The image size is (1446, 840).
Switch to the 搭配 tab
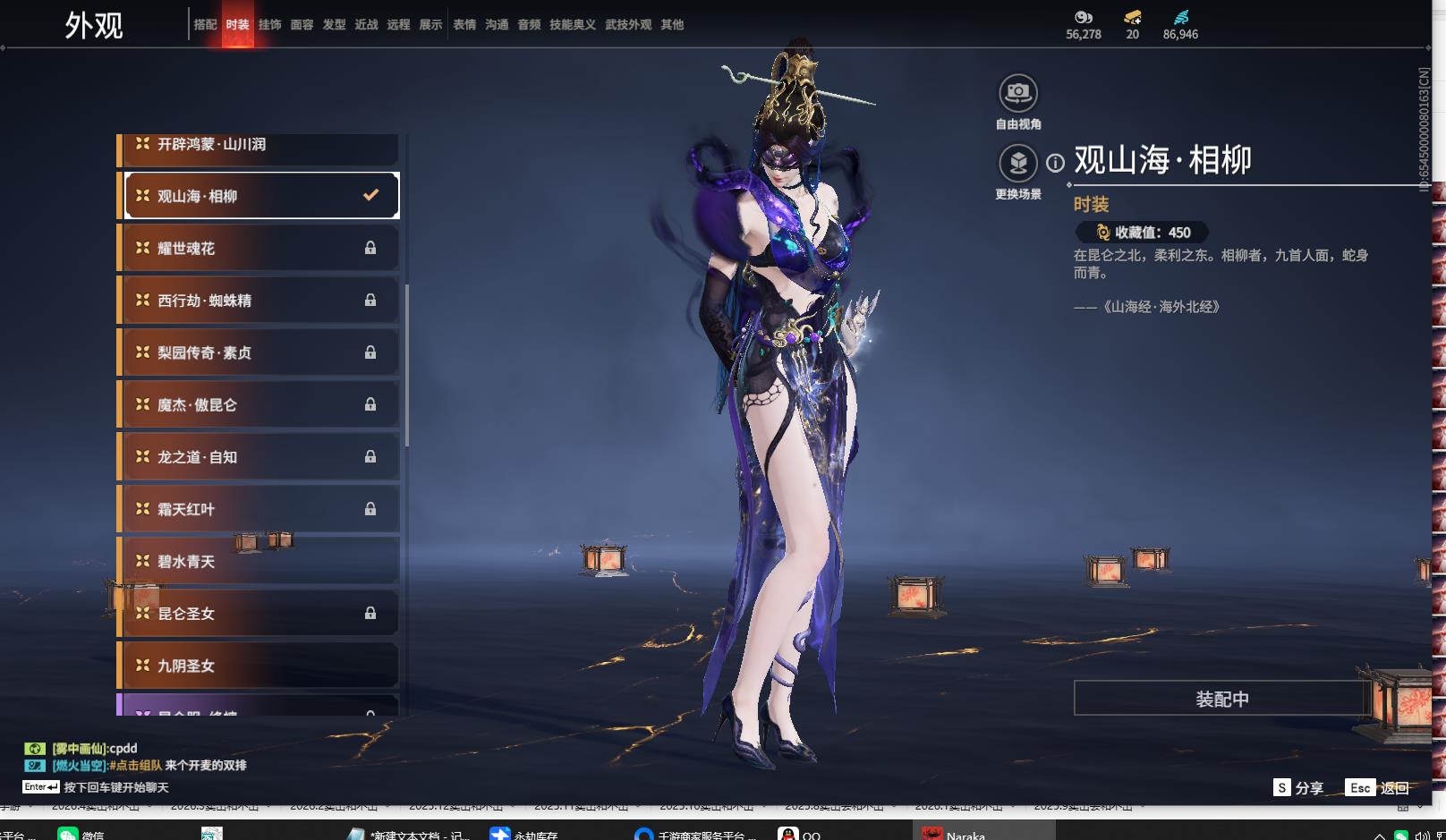(x=205, y=25)
